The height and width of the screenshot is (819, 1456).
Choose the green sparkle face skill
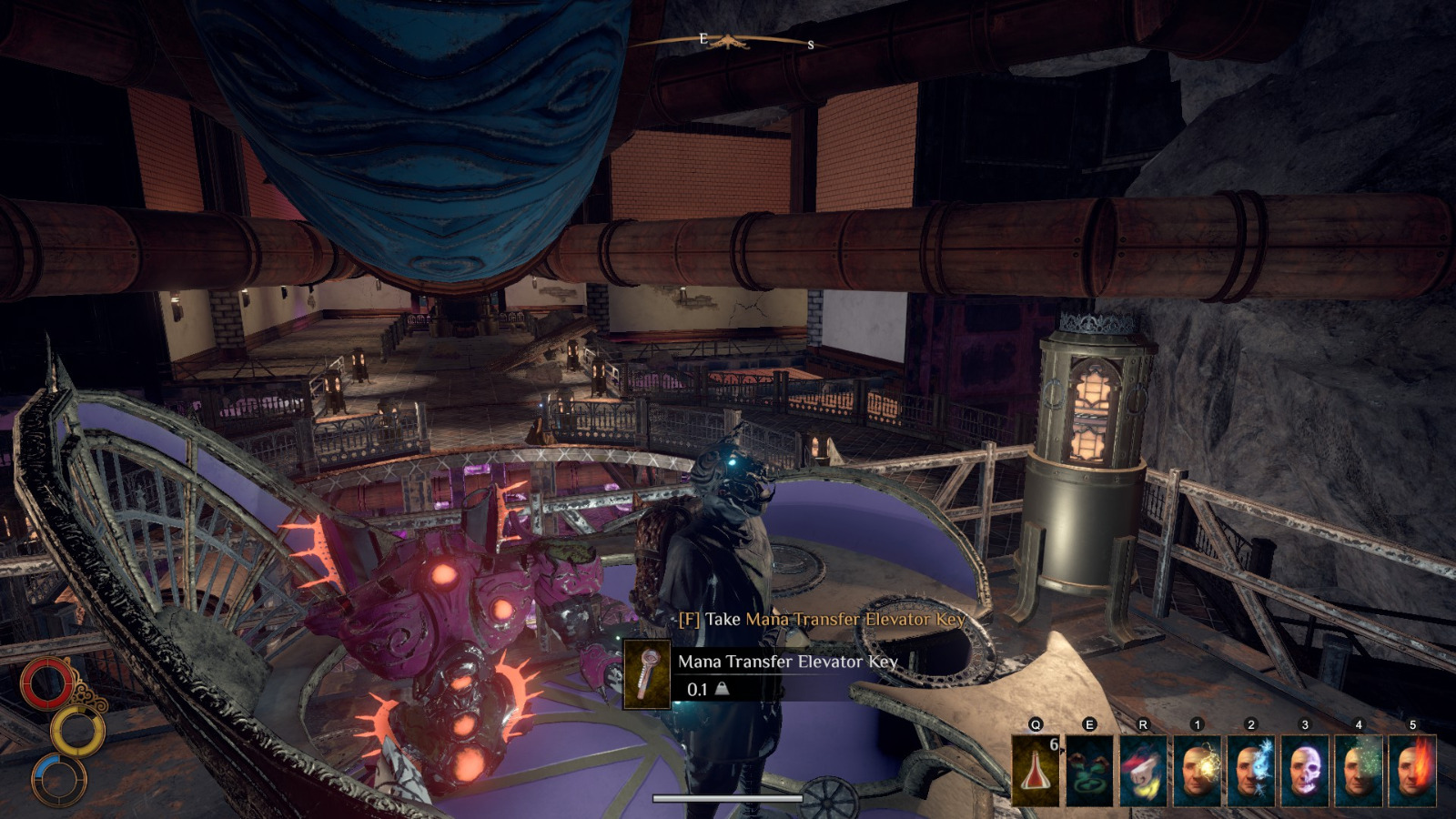[1358, 770]
